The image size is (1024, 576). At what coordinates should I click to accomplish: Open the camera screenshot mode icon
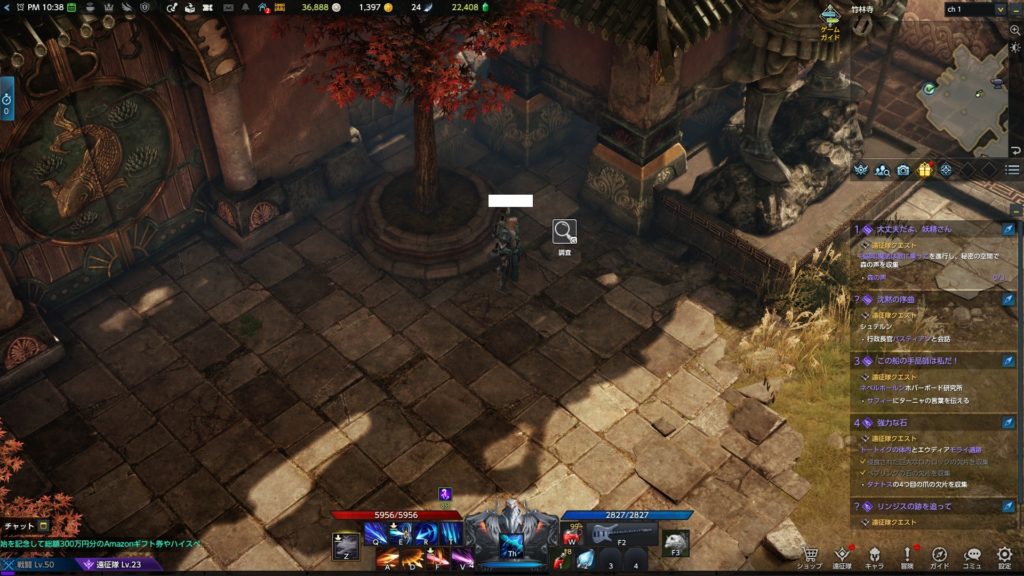pos(903,170)
